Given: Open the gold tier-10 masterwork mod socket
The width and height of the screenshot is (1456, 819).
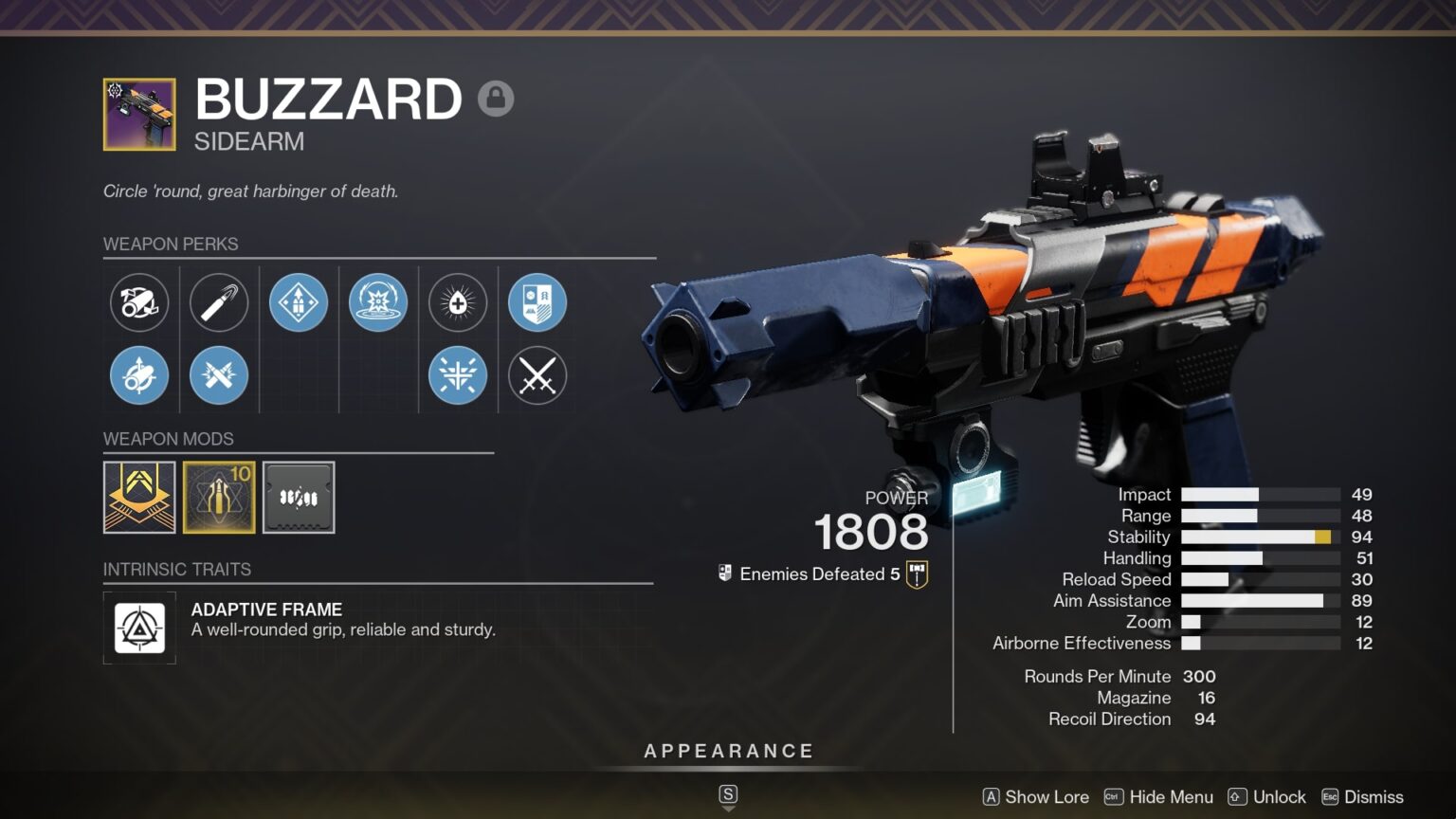Looking at the screenshot, I should coord(219,497).
